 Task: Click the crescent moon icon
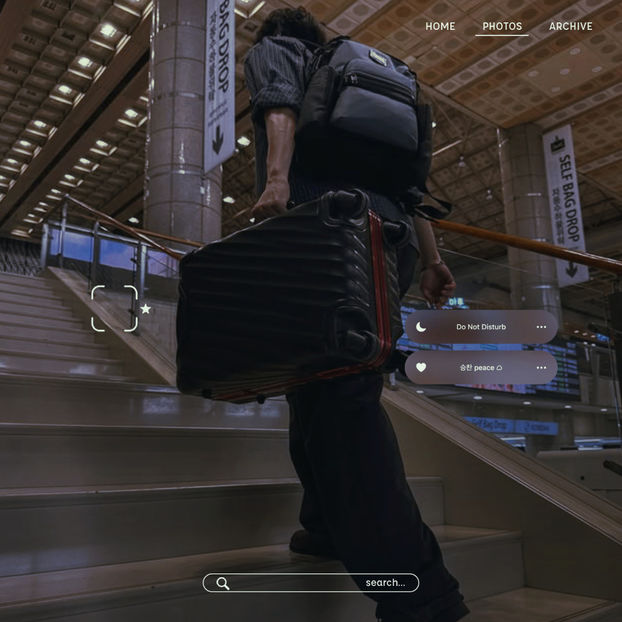click(421, 327)
